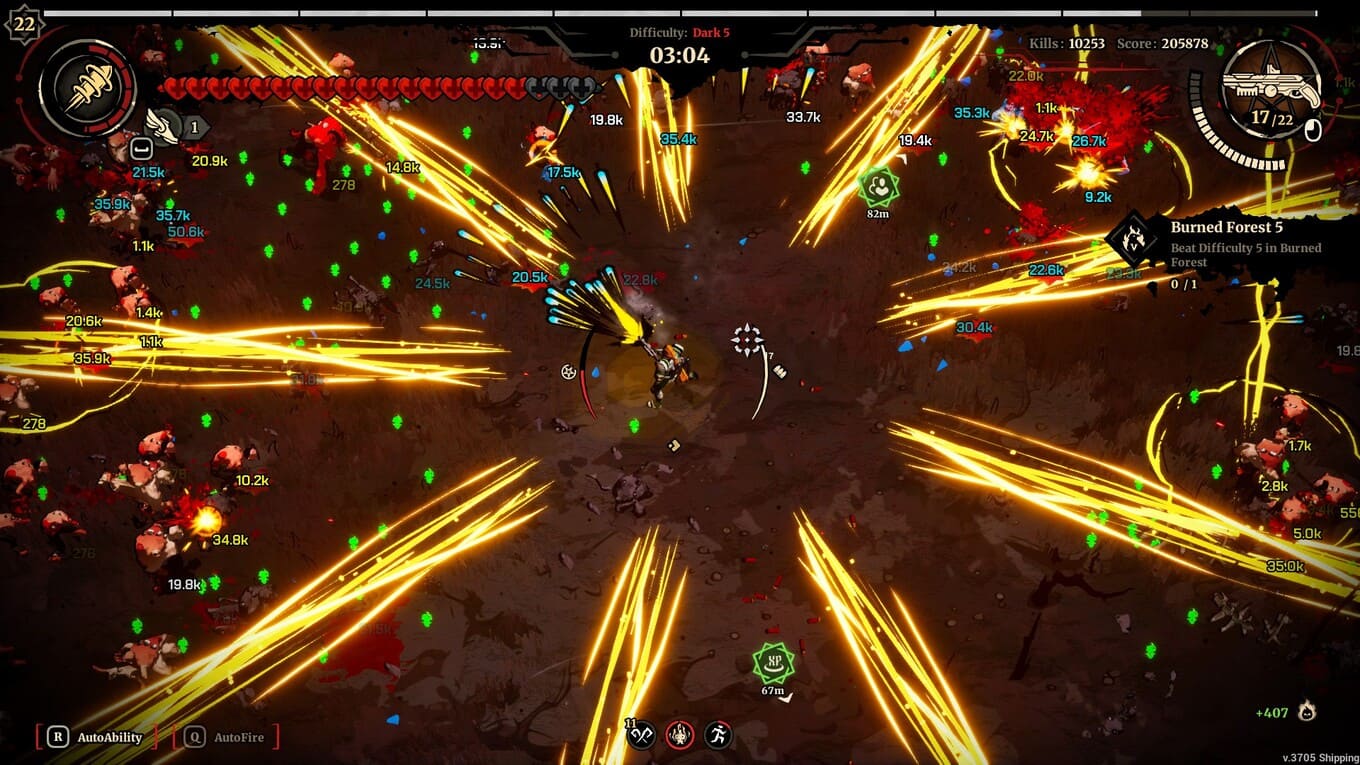Activate the drill spike ability icon
Viewport: 1360px width, 765px height.
[87, 88]
